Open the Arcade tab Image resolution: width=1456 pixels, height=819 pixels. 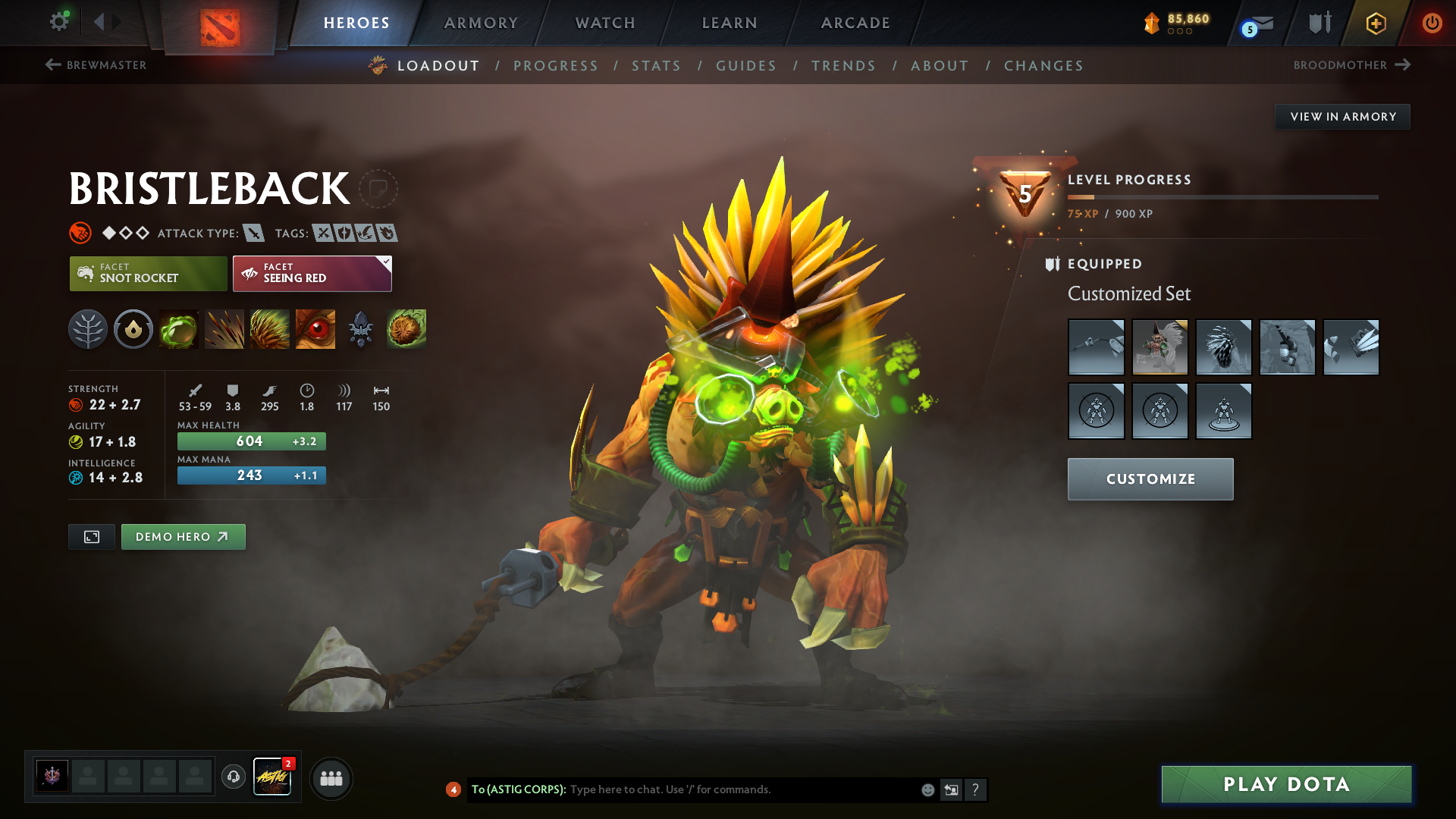coord(855,23)
